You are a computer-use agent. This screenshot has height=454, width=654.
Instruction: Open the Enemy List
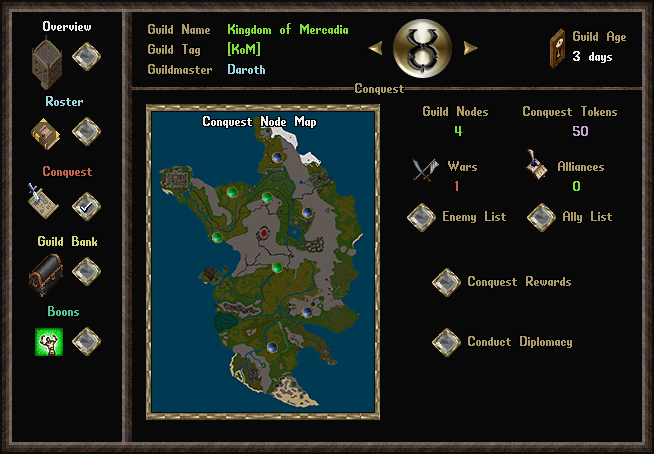point(421,216)
